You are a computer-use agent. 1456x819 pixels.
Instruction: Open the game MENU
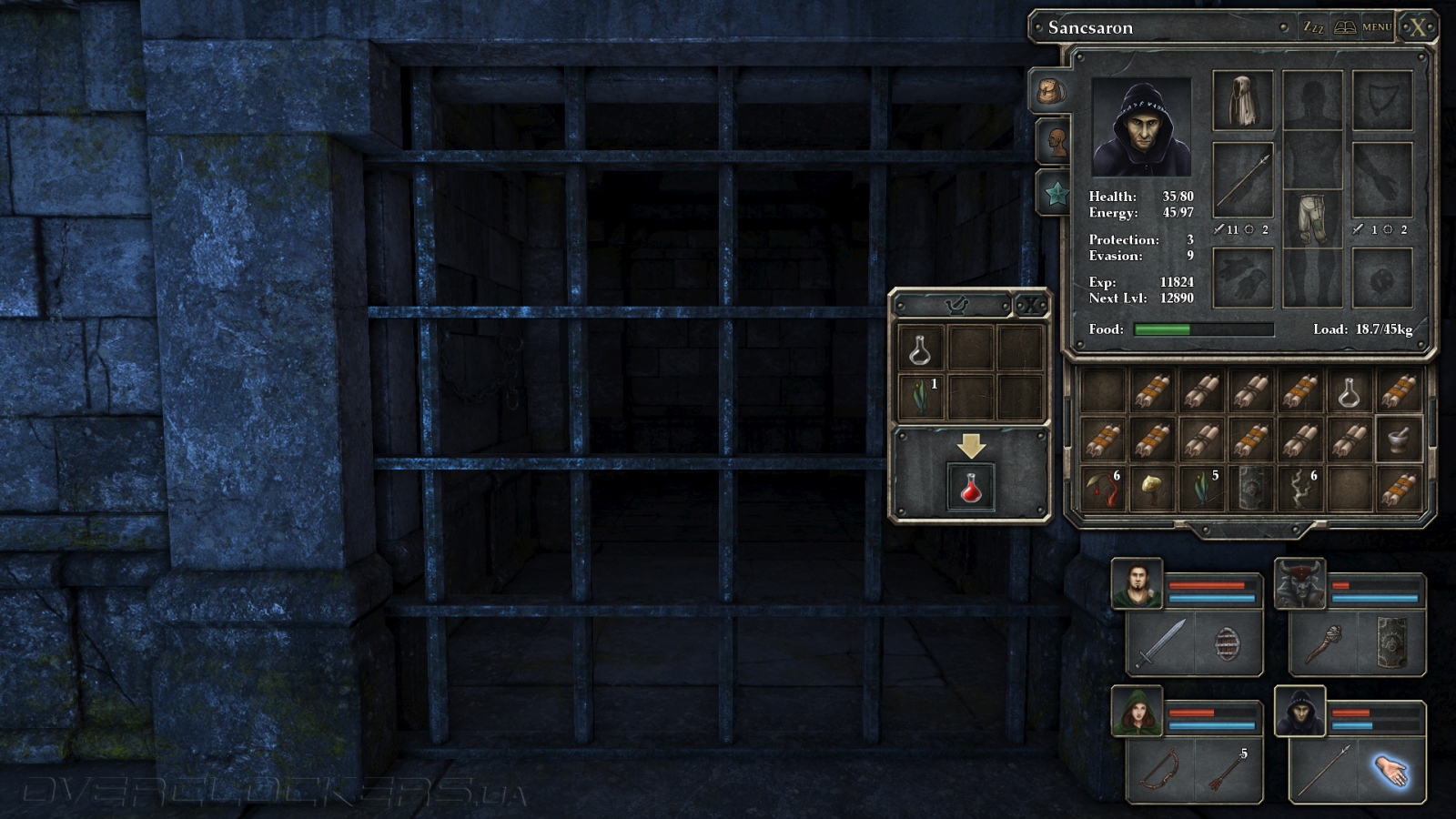[1376, 27]
